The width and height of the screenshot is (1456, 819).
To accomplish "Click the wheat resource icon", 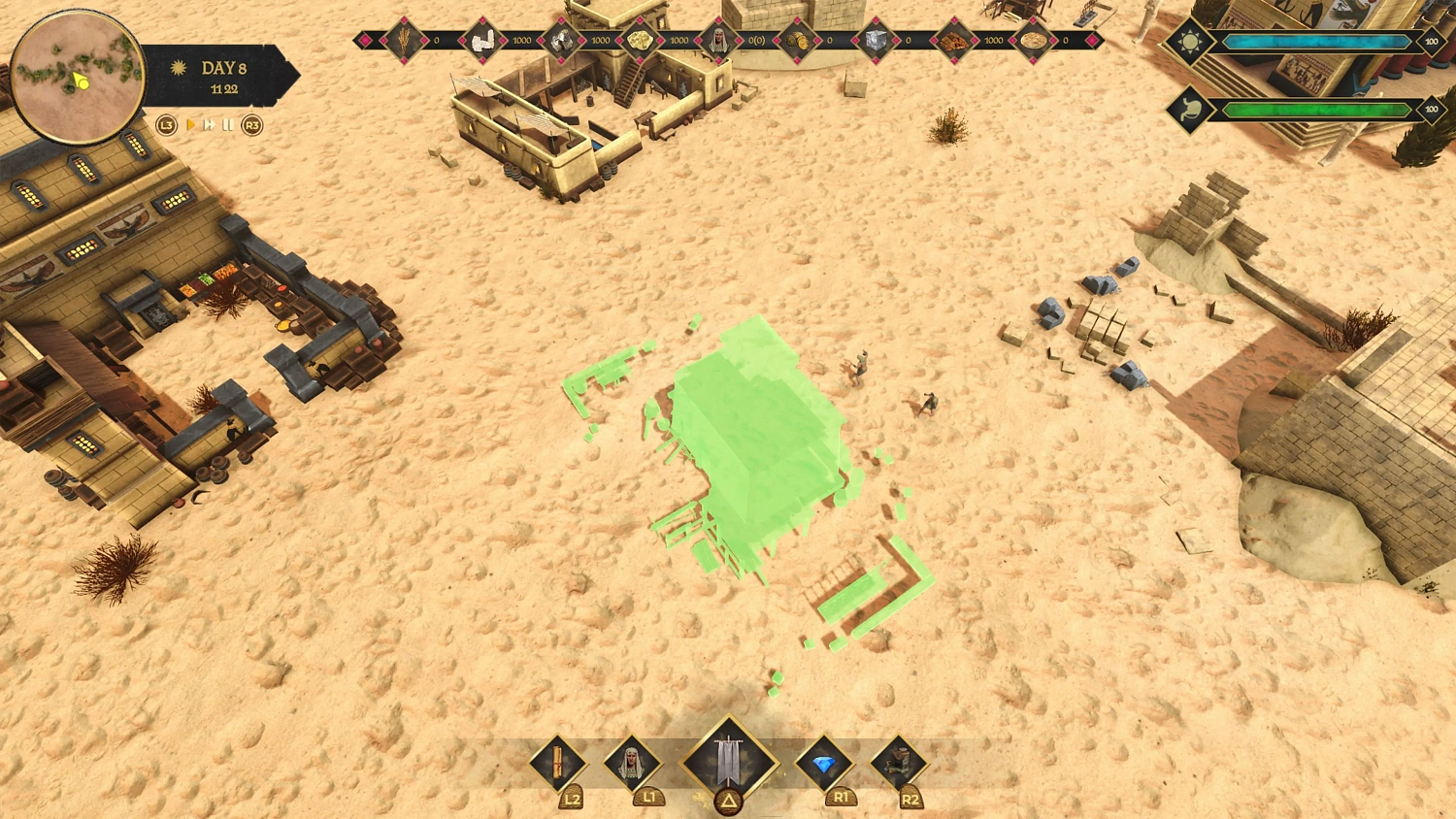I will click(403, 41).
